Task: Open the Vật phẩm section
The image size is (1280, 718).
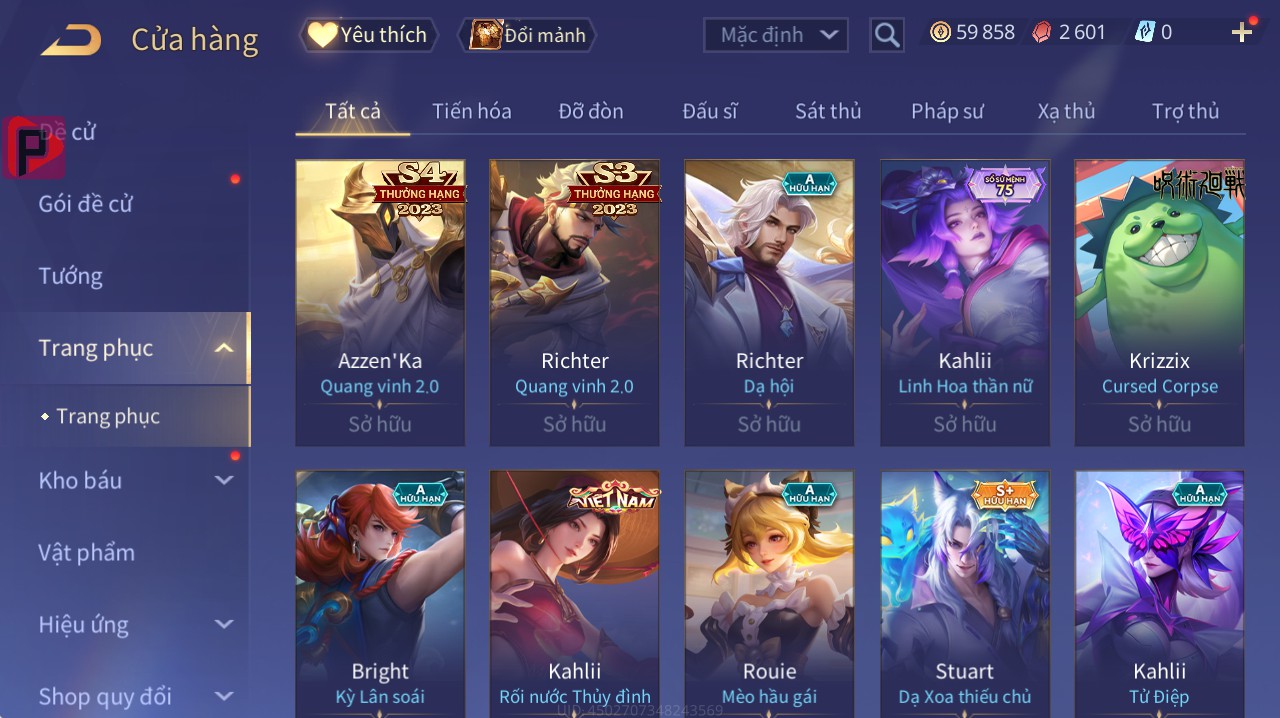Action: point(86,552)
